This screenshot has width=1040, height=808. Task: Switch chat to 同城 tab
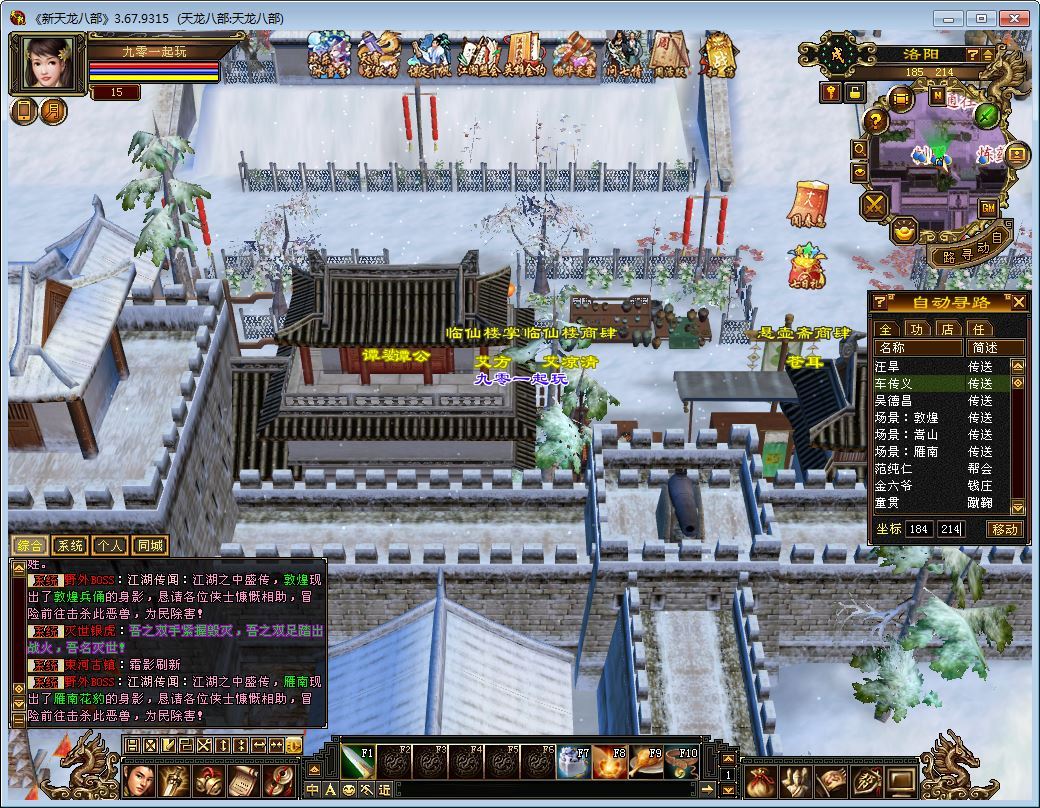point(150,546)
